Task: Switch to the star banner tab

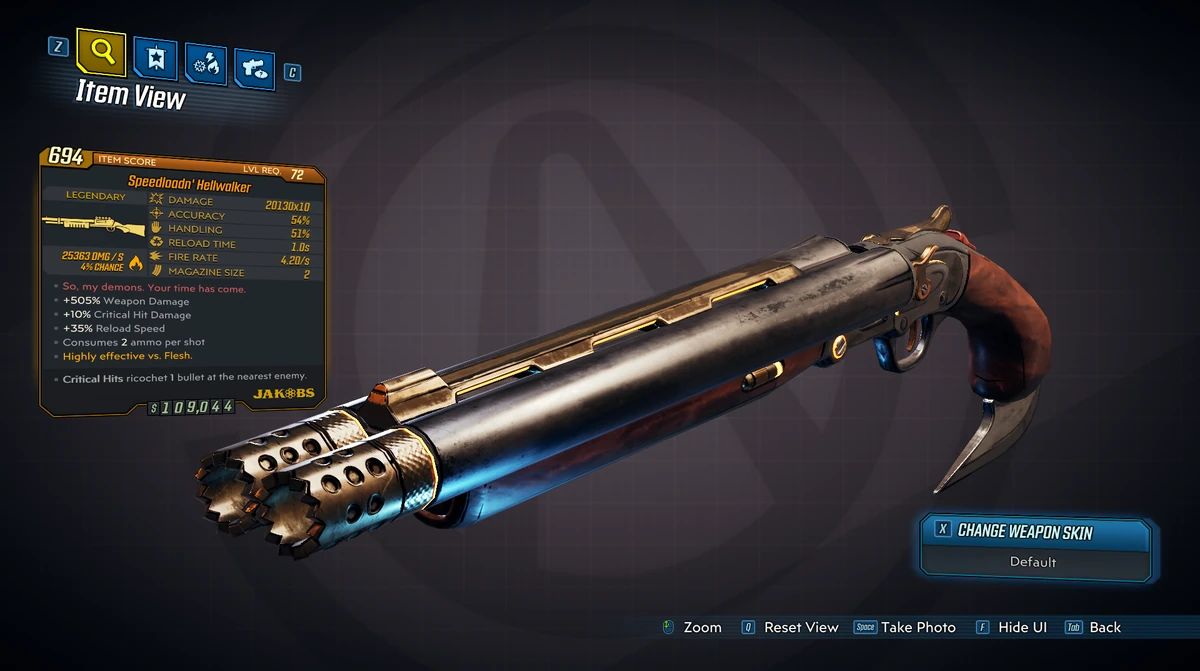Action: point(155,62)
